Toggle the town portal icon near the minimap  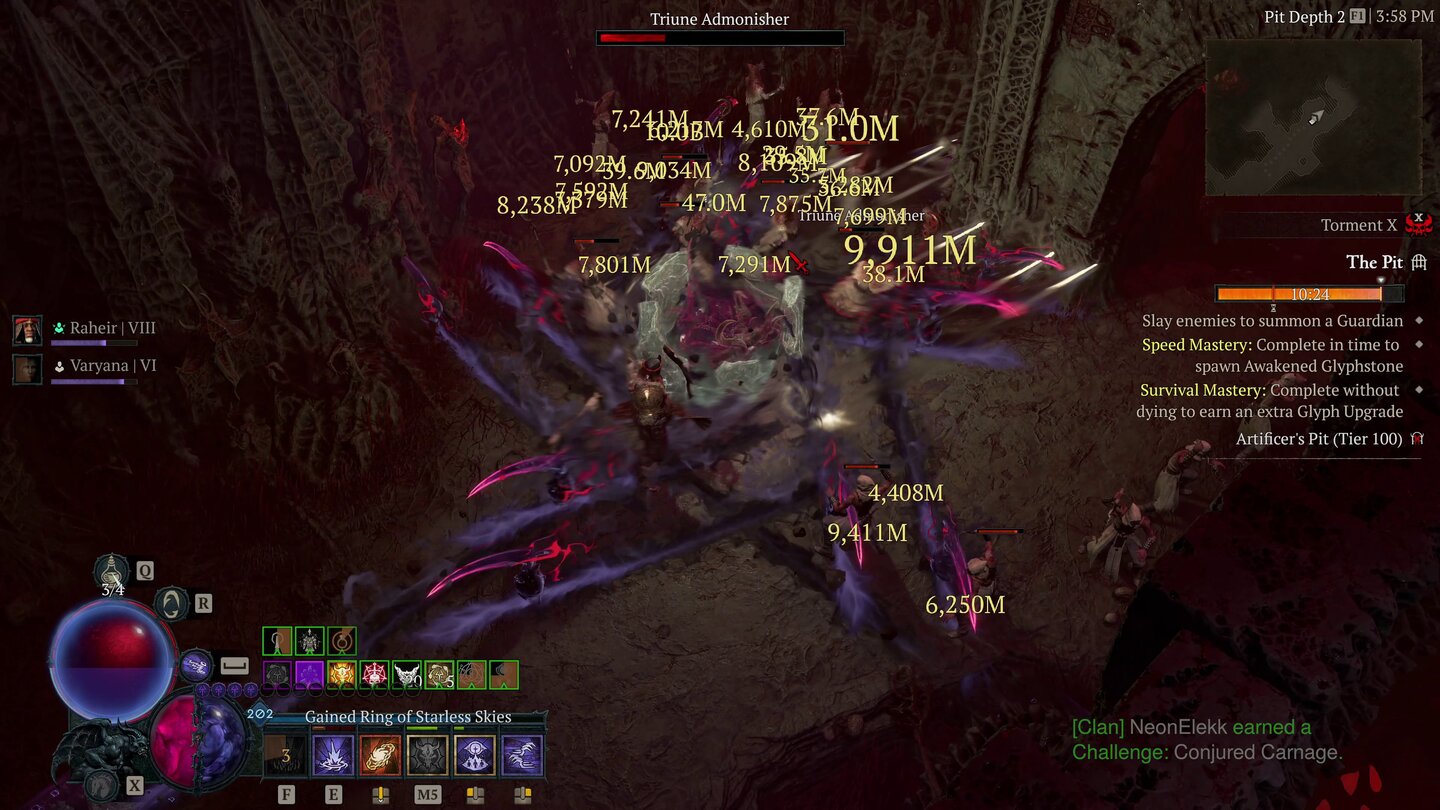click(1419, 262)
